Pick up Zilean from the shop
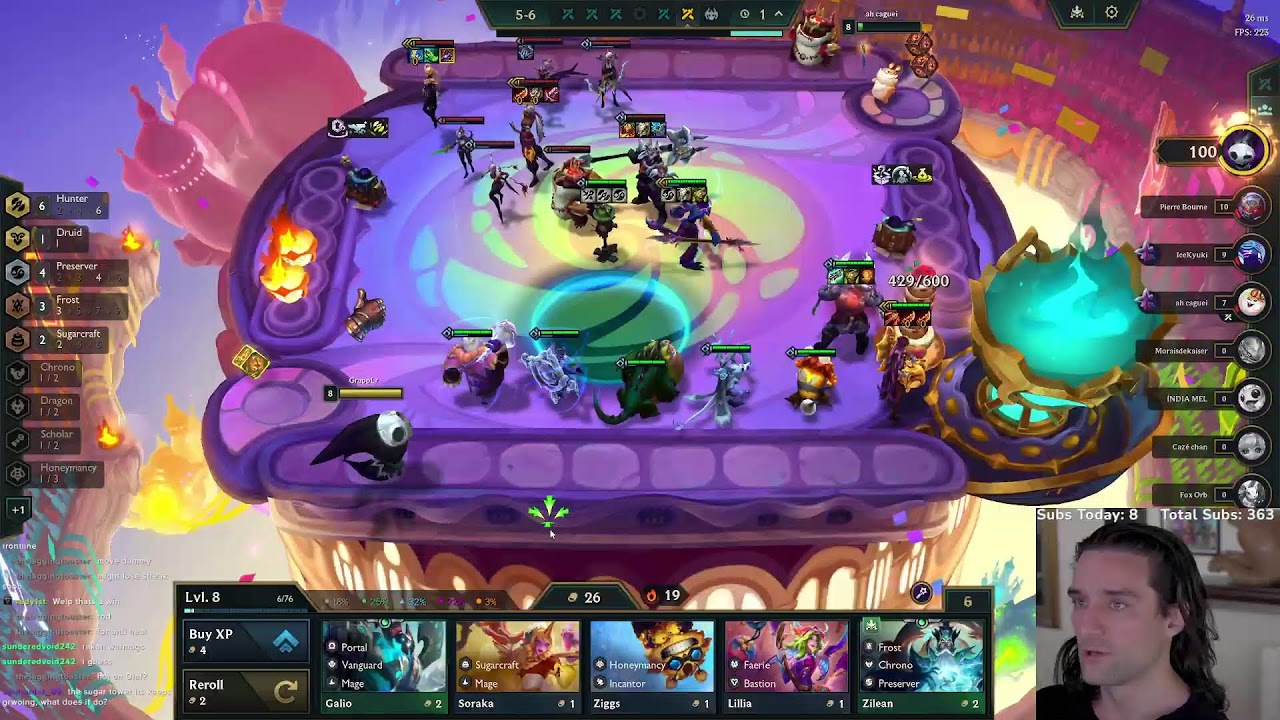1280x720 pixels. pyautogui.click(x=921, y=664)
